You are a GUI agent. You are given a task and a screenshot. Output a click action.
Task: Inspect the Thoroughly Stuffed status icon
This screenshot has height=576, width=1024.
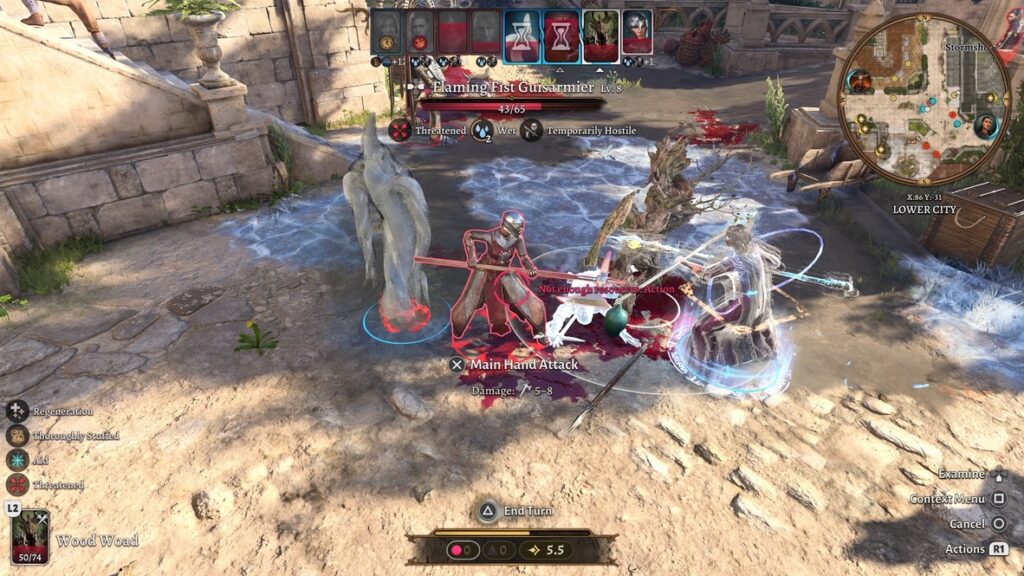point(17,435)
